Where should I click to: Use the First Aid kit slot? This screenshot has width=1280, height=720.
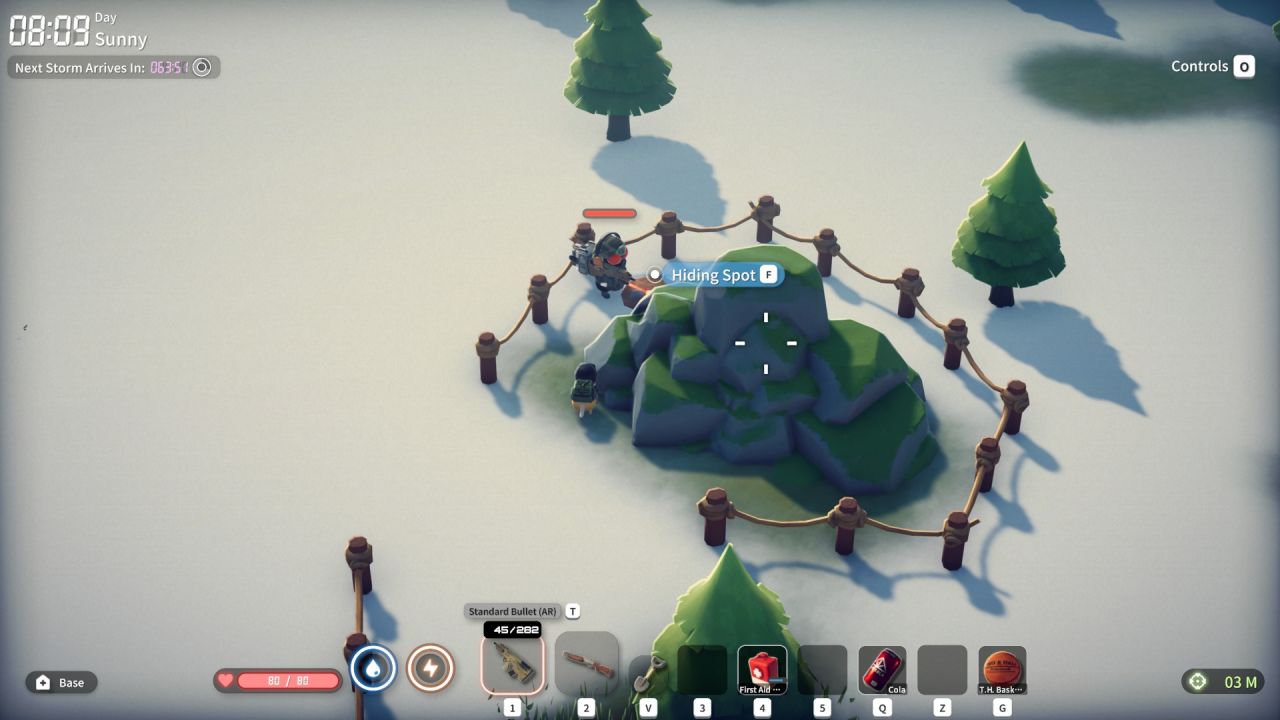(762, 670)
